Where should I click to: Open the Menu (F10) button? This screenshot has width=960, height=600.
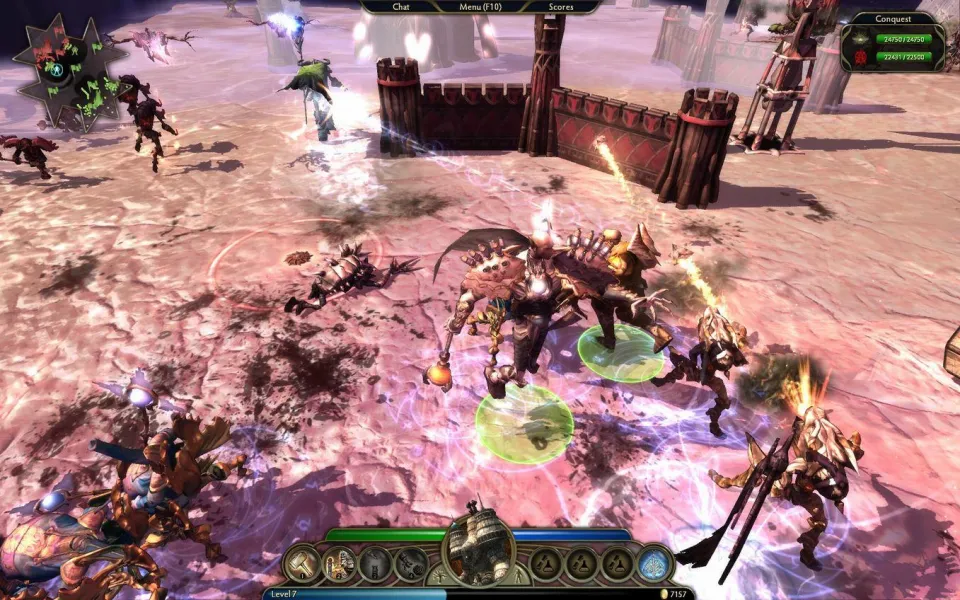click(481, 6)
